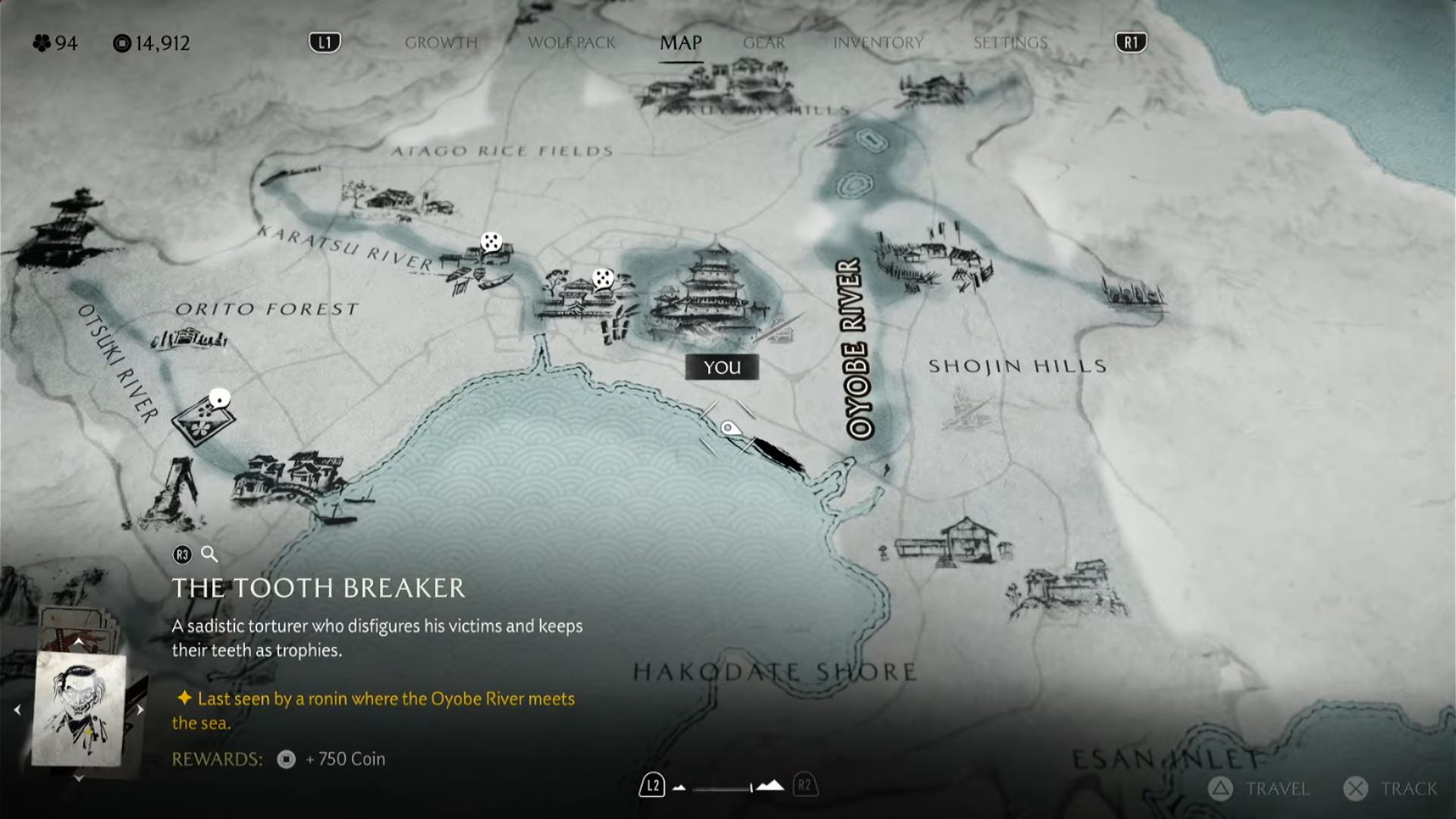This screenshot has width=1456, height=819.
Task: Show the next bounty card with right arrow
Action: point(140,710)
